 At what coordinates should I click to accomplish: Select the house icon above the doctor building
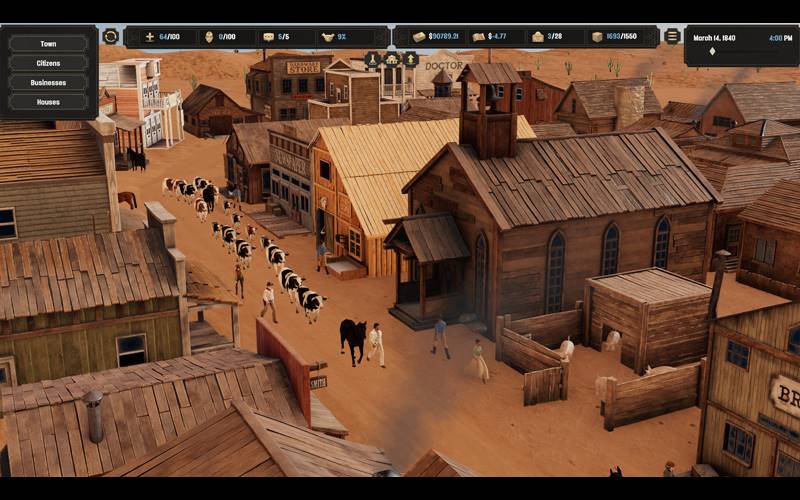(392, 59)
